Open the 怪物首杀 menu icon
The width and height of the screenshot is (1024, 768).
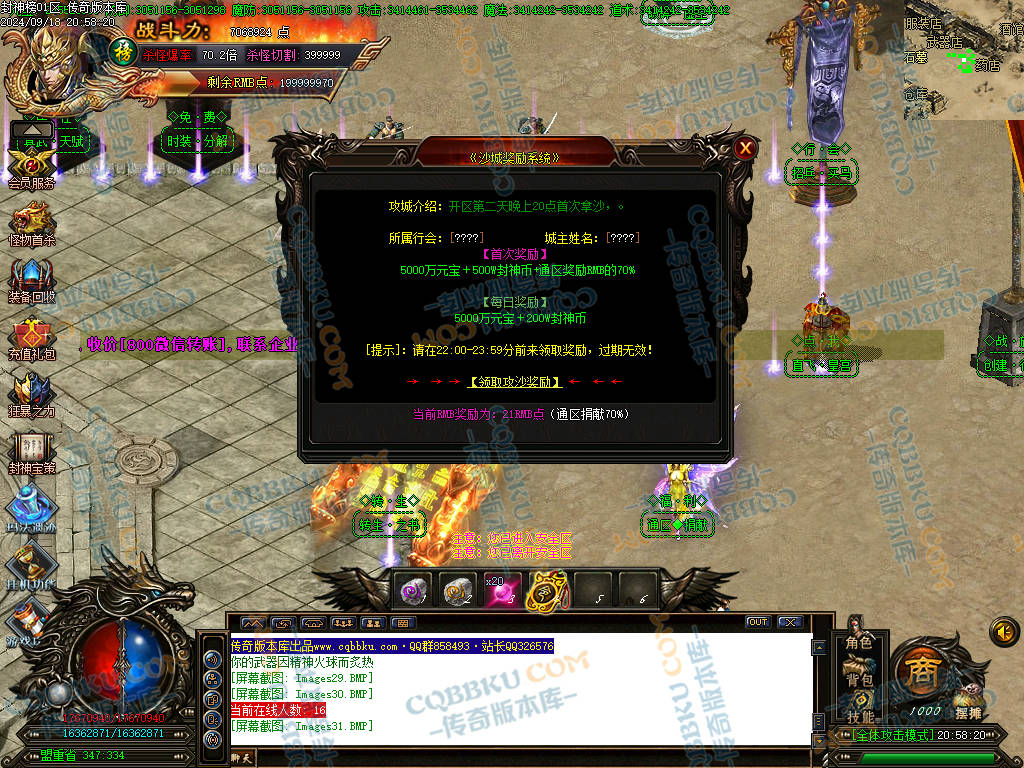pos(30,220)
